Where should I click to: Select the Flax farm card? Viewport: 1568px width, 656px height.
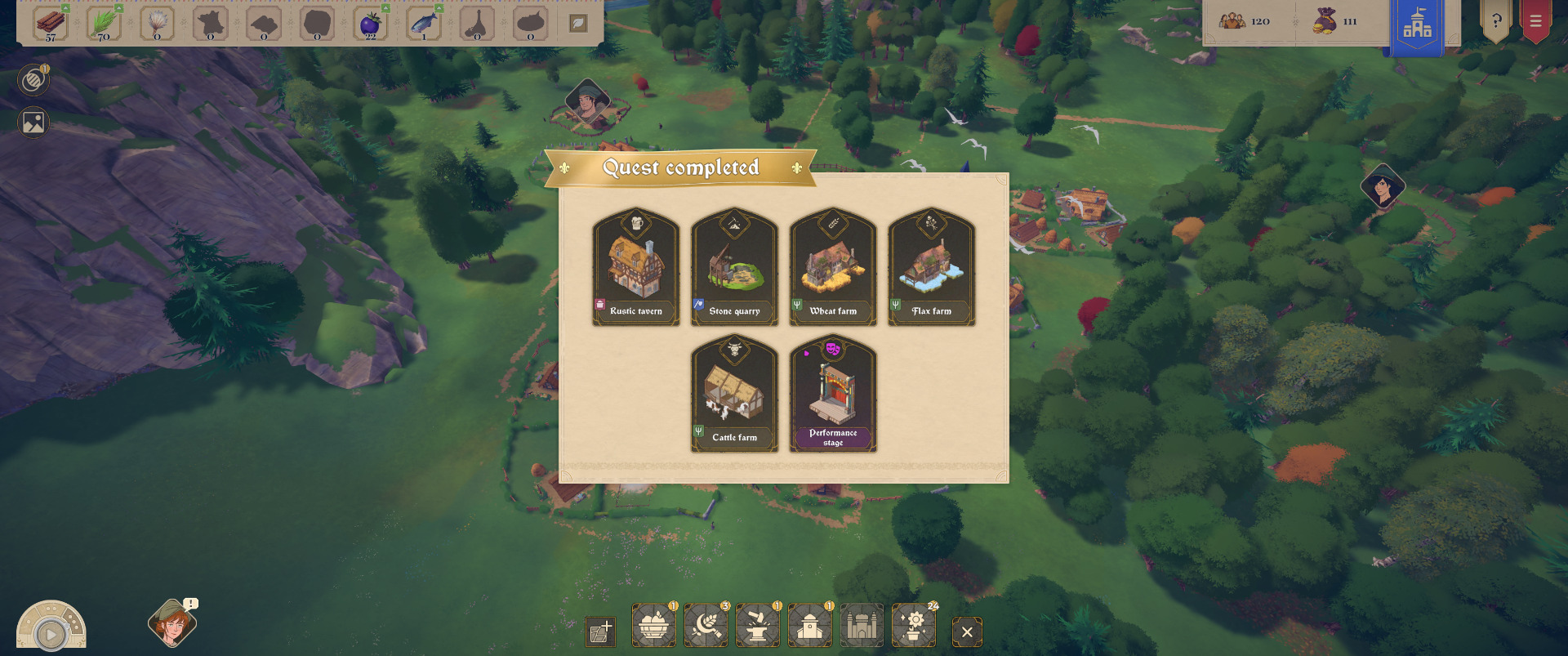point(931,266)
